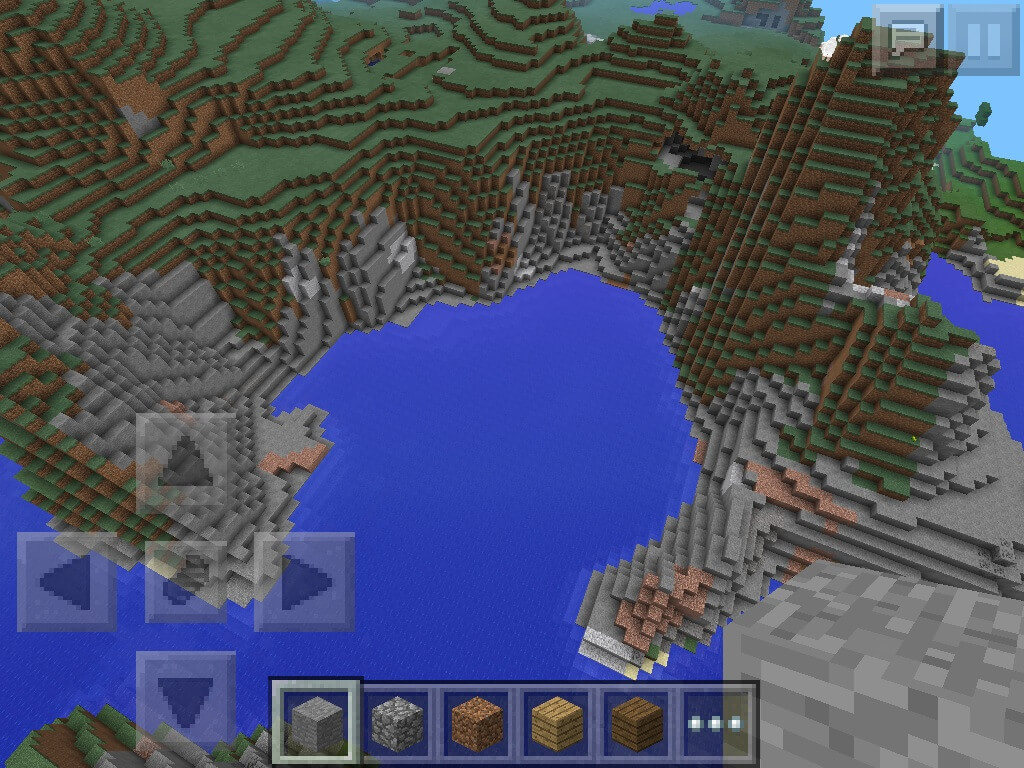The image size is (1024, 768).
Task: Select the light wooden planks slot
Action: [x=556, y=722]
